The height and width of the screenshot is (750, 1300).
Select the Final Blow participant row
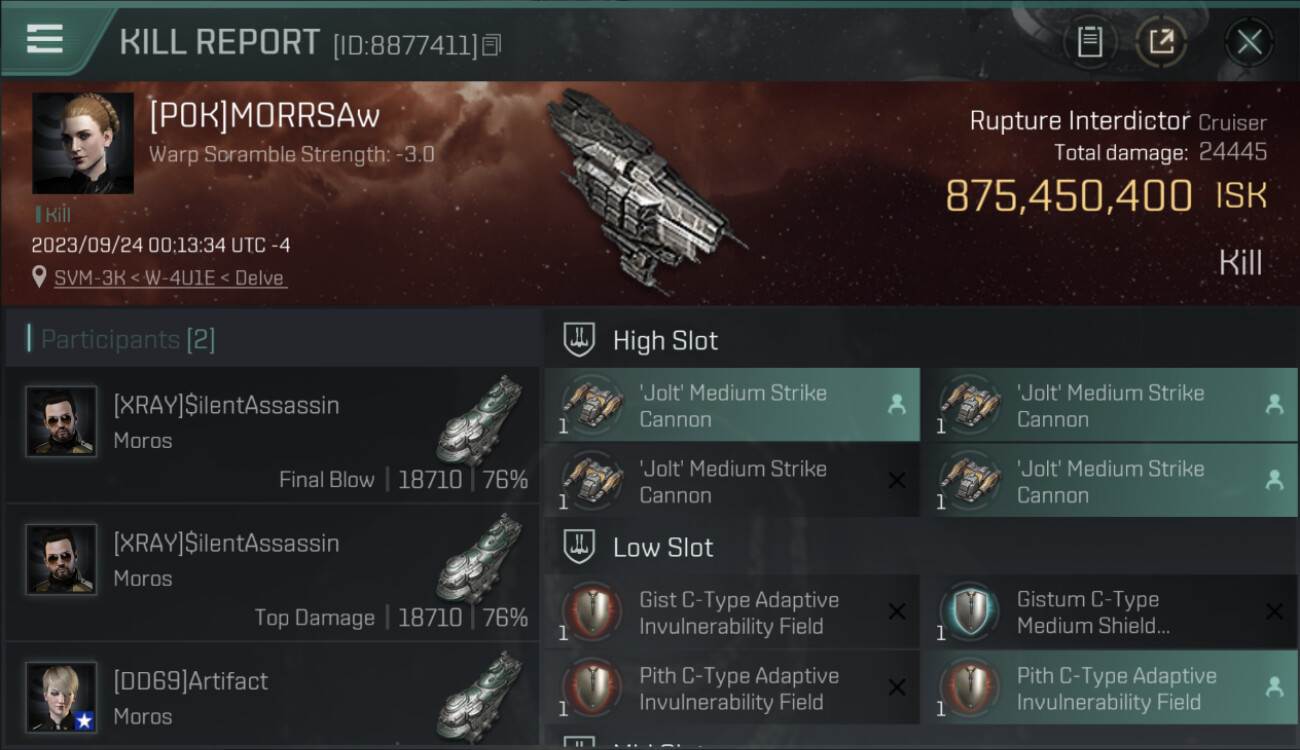click(272, 436)
